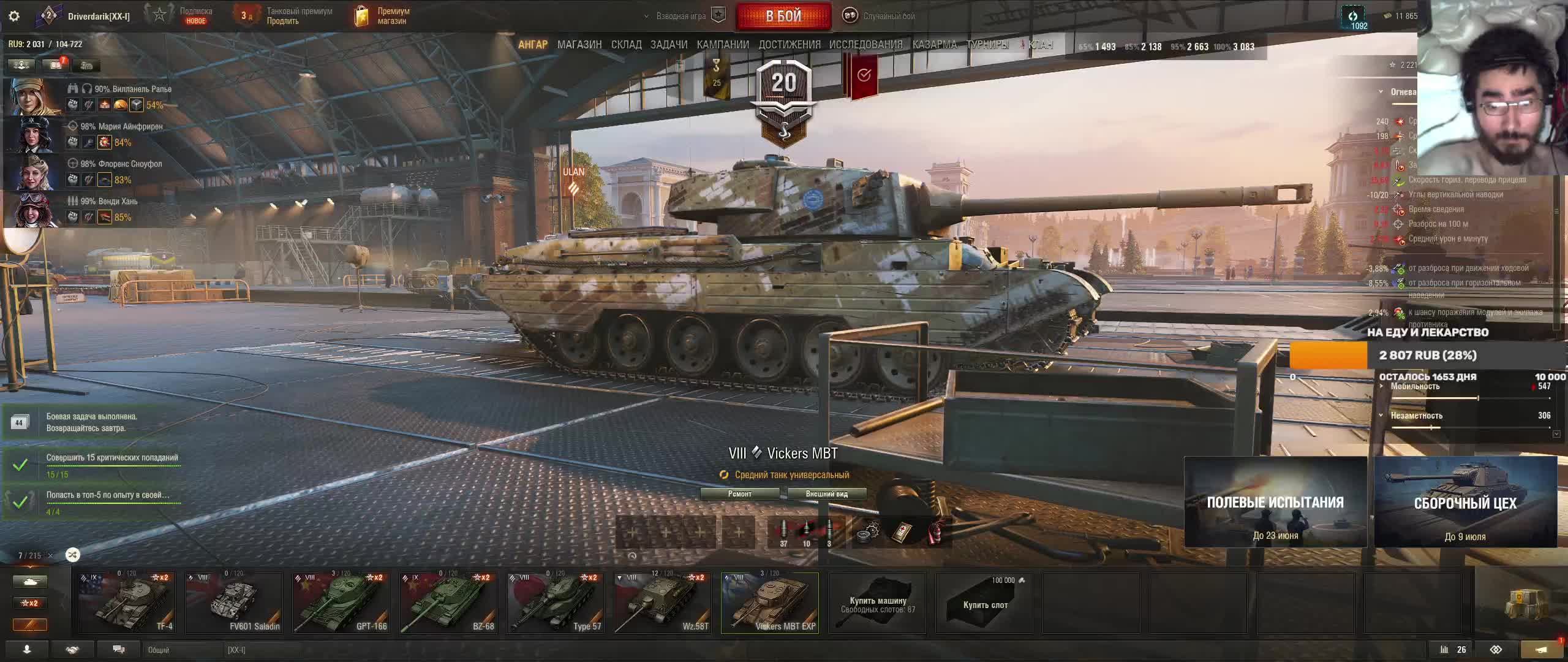
Task: Start battle with the В БОЙ button
Action: click(x=783, y=17)
